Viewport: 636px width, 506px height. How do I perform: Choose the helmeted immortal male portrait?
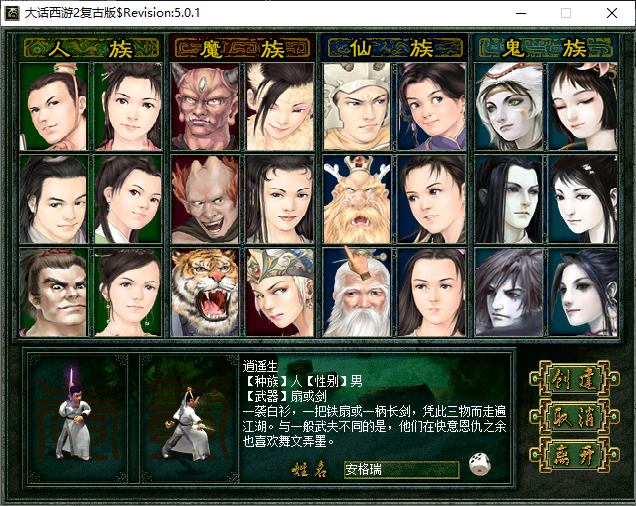coord(358,106)
